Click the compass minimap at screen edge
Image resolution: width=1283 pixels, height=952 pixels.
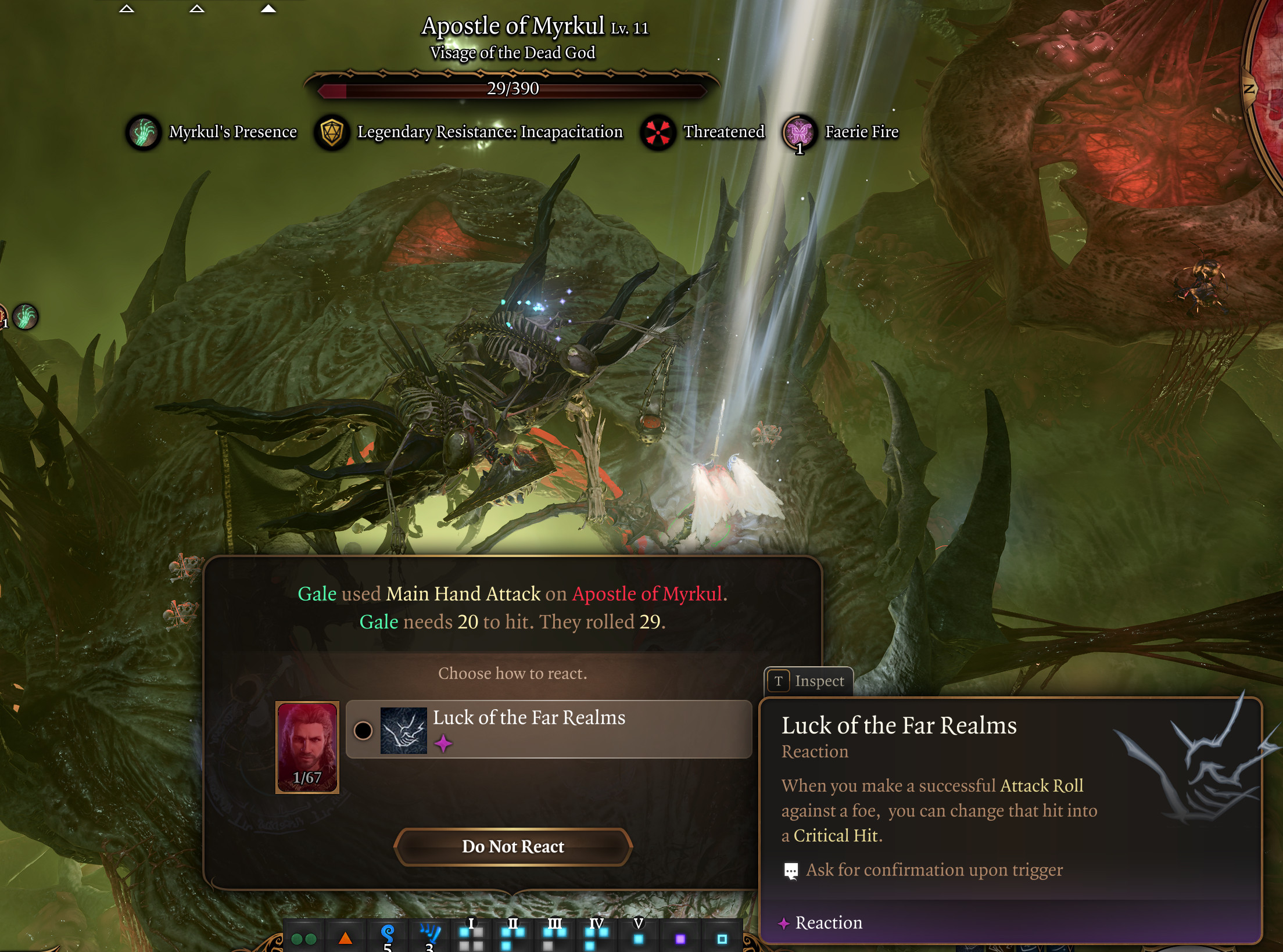pyautogui.click(x=1267, y=87)
